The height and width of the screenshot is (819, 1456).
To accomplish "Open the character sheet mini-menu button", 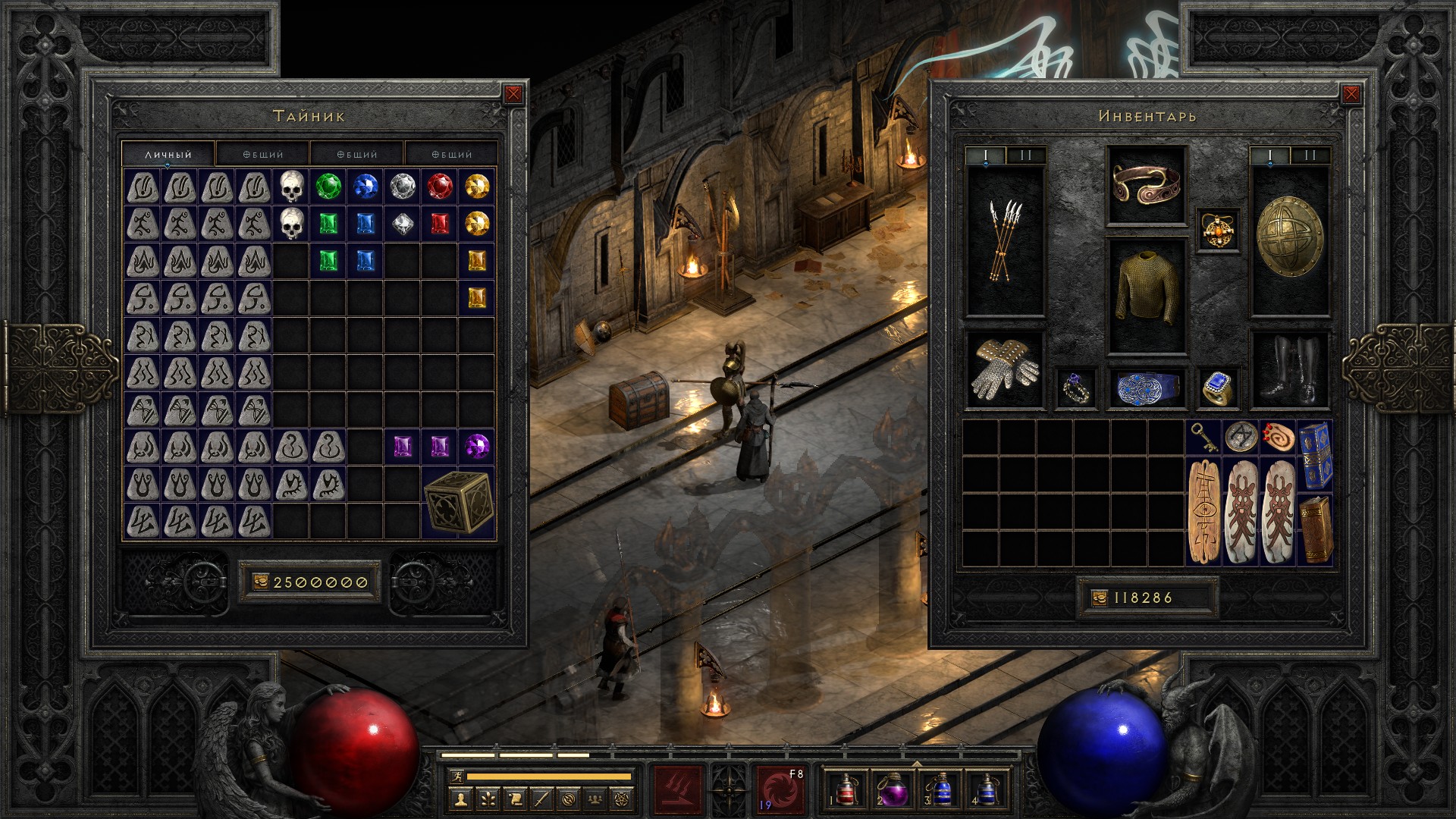I will (460, 799).
